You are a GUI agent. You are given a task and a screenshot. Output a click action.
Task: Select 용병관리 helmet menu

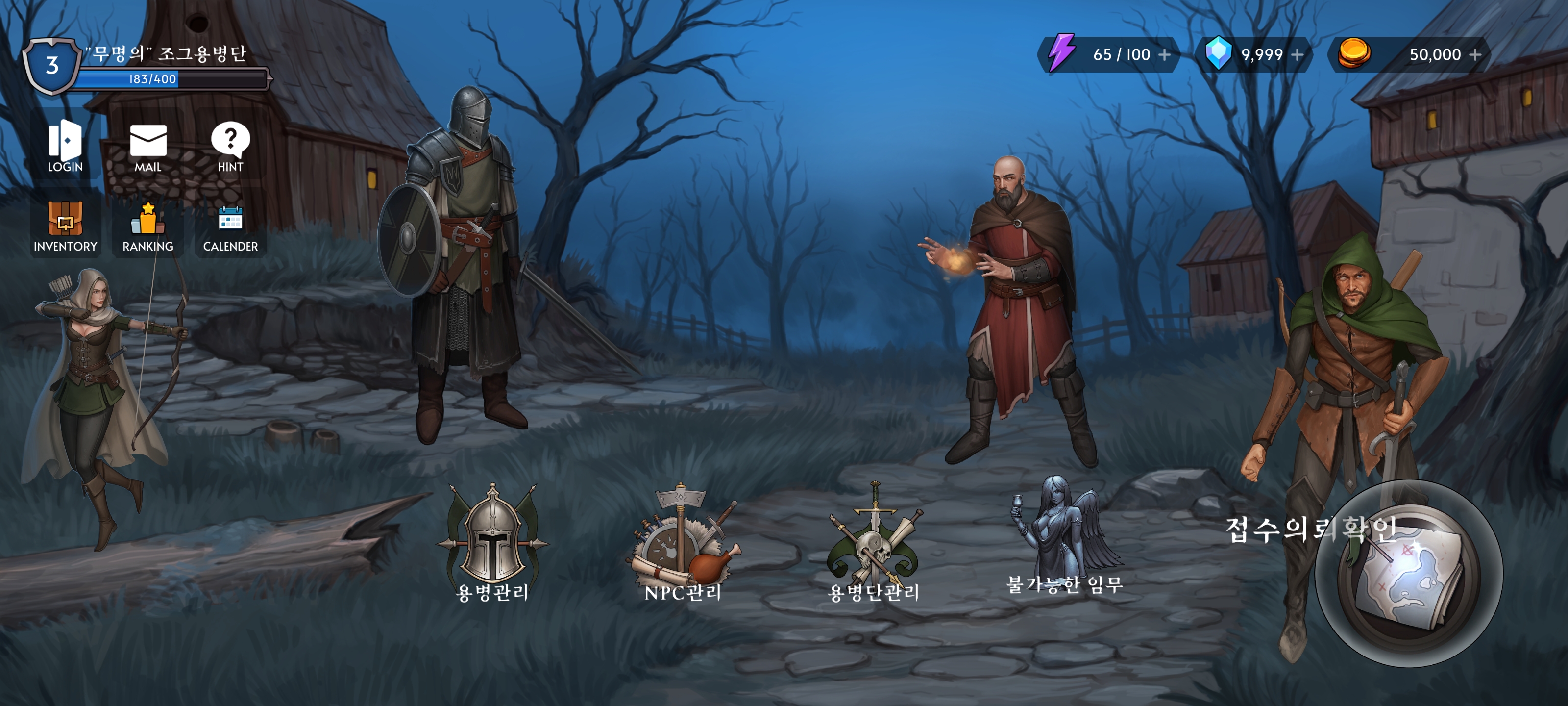click(492, 539)
